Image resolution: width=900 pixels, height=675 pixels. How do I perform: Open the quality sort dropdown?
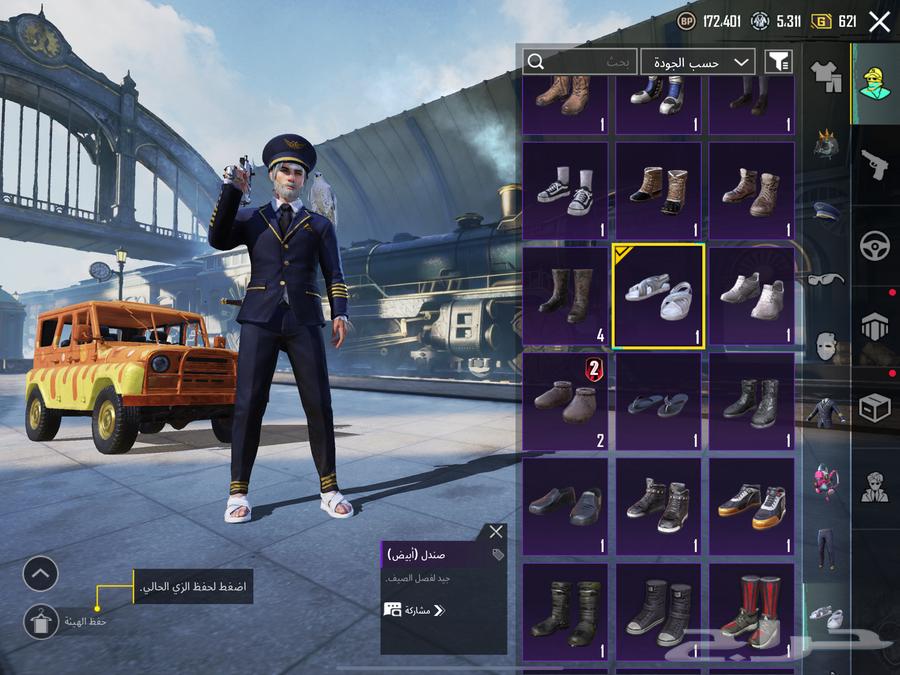(x=698, y=62)
